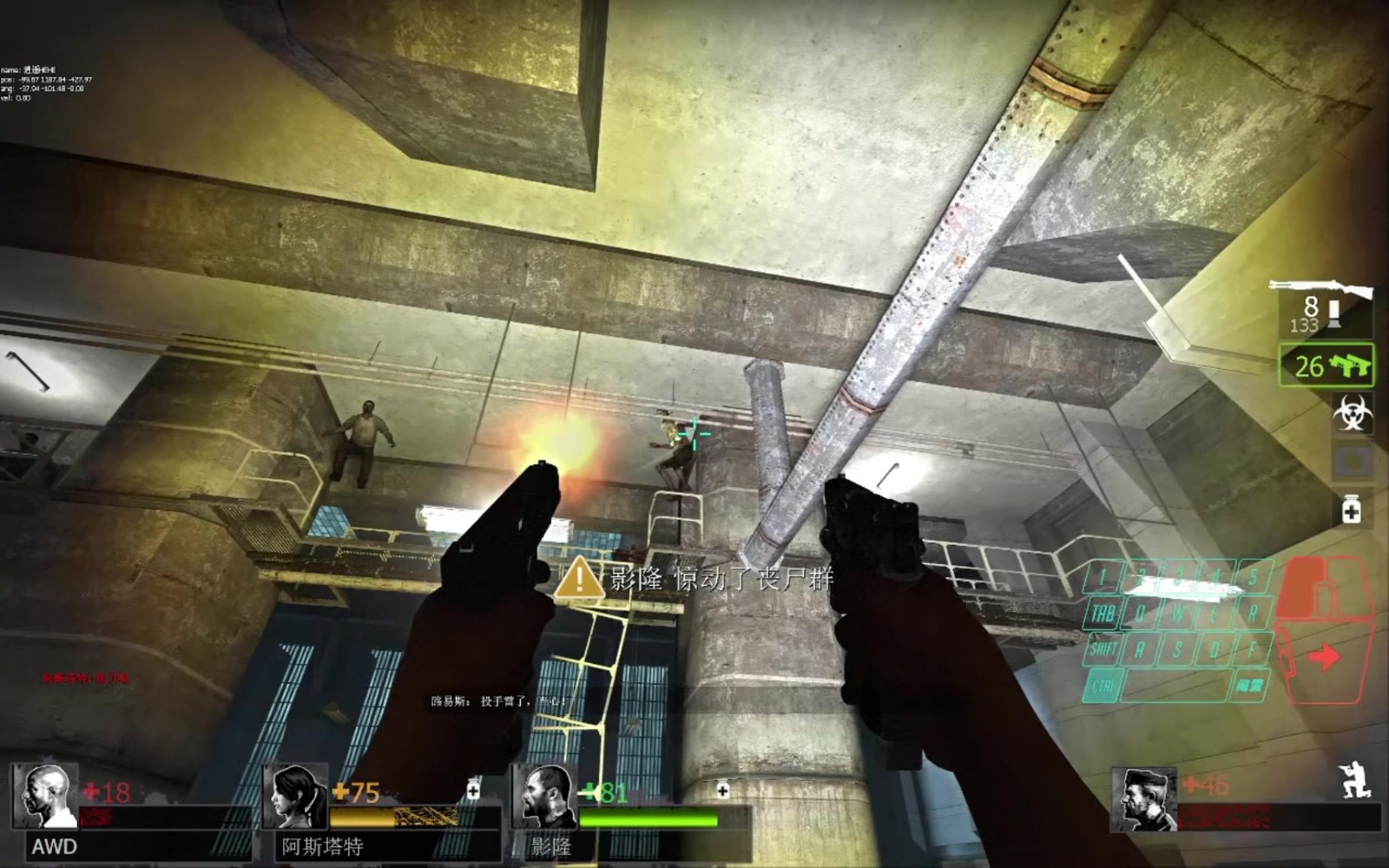The image size is (1389, 868).
Task: Choose the pain pills bottle slot
Action: coord(1352,510)
